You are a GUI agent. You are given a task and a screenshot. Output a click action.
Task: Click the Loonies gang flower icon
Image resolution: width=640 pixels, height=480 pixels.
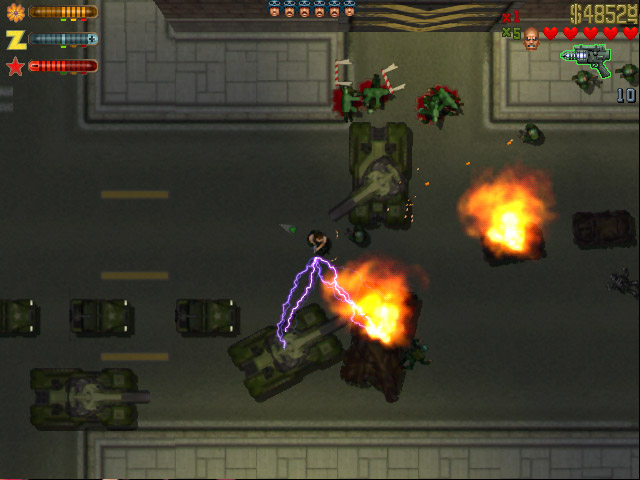pyautogui.click(x=15, y=12)
